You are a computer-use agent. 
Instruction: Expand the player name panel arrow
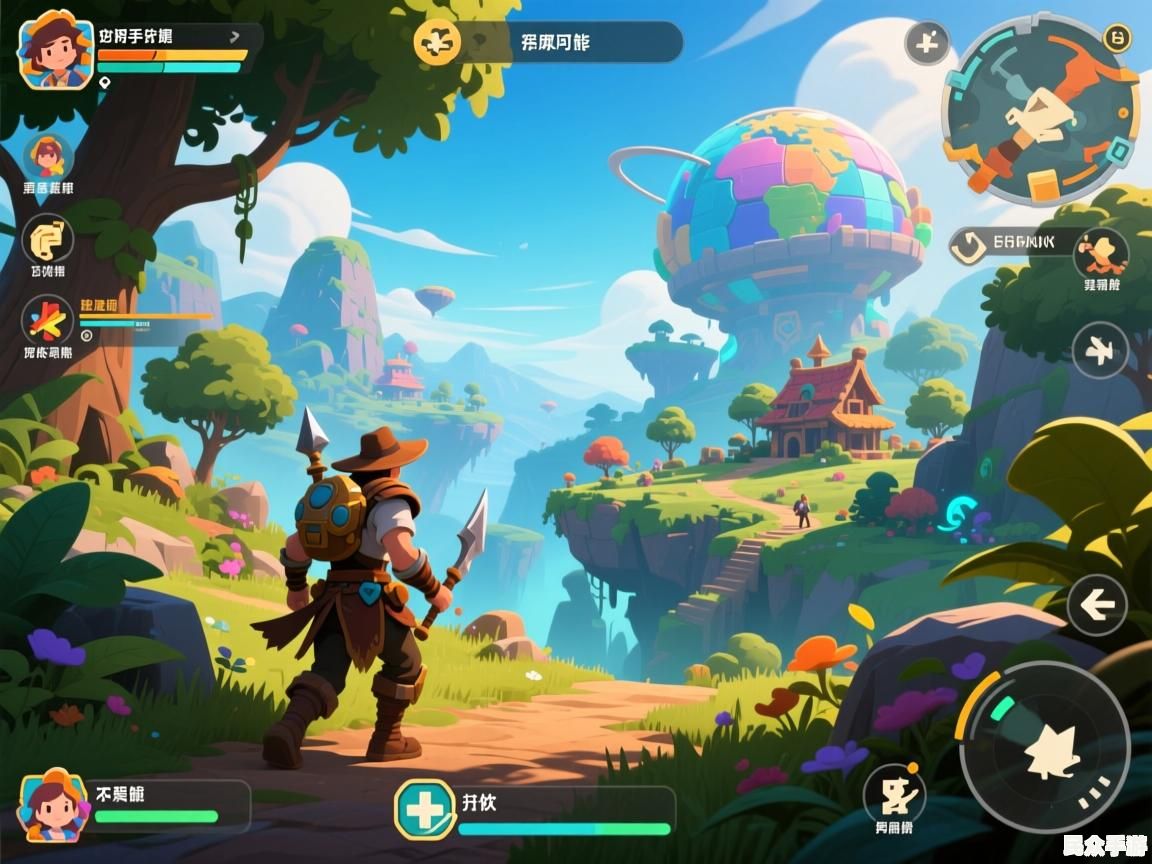[x=235, y=37]
